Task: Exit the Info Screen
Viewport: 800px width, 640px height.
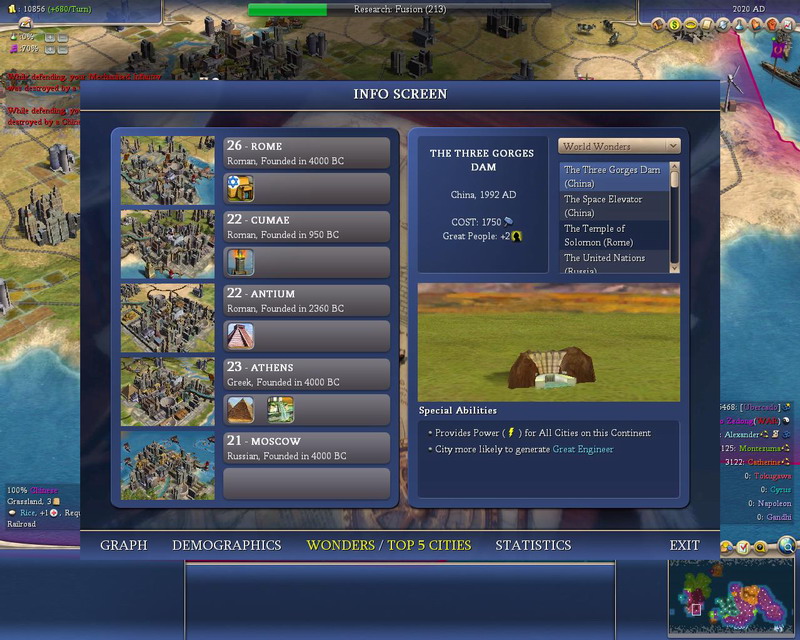Action: (x=685, y=545)
